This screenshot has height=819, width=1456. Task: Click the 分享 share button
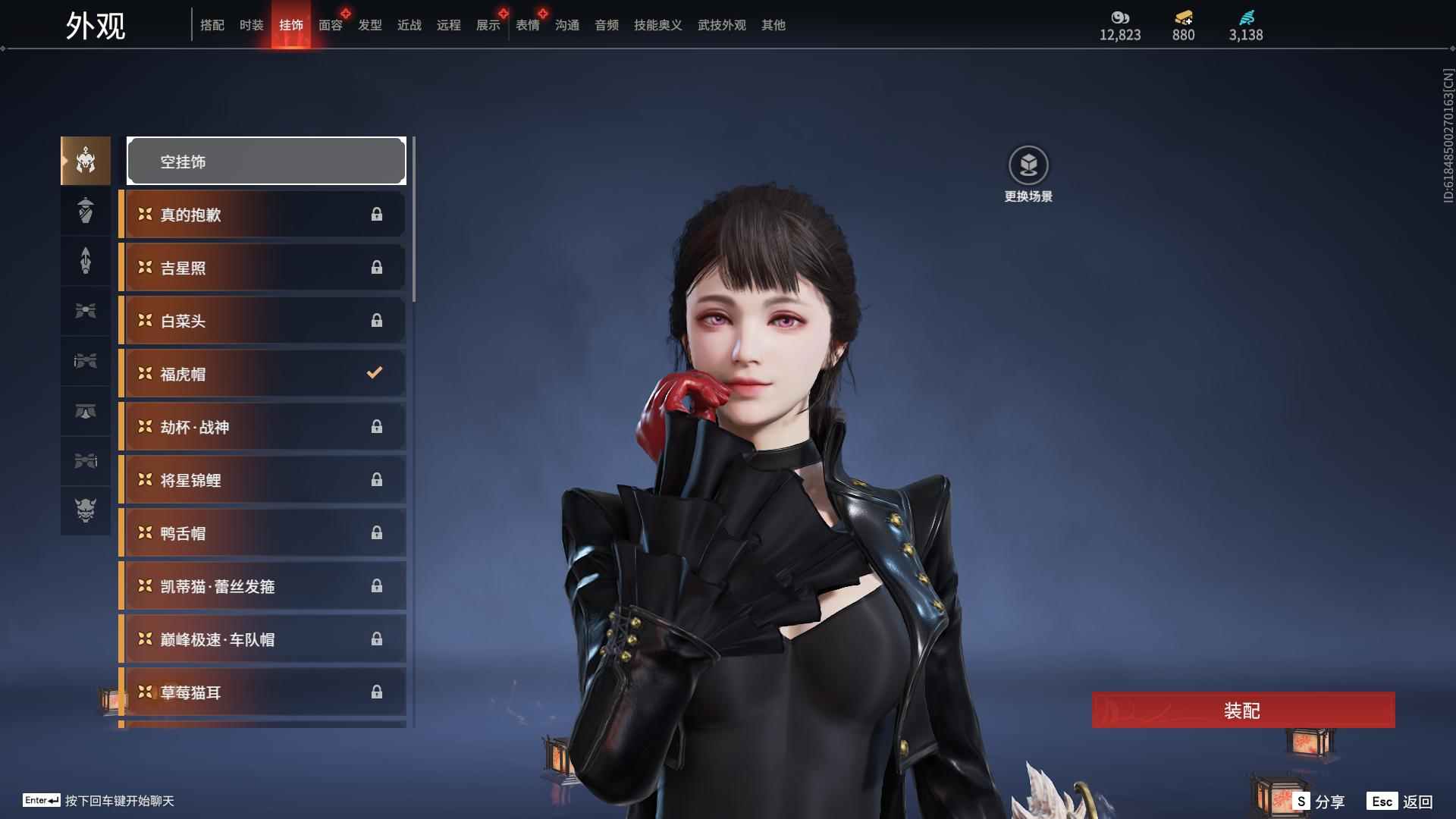coord(1319,802)
